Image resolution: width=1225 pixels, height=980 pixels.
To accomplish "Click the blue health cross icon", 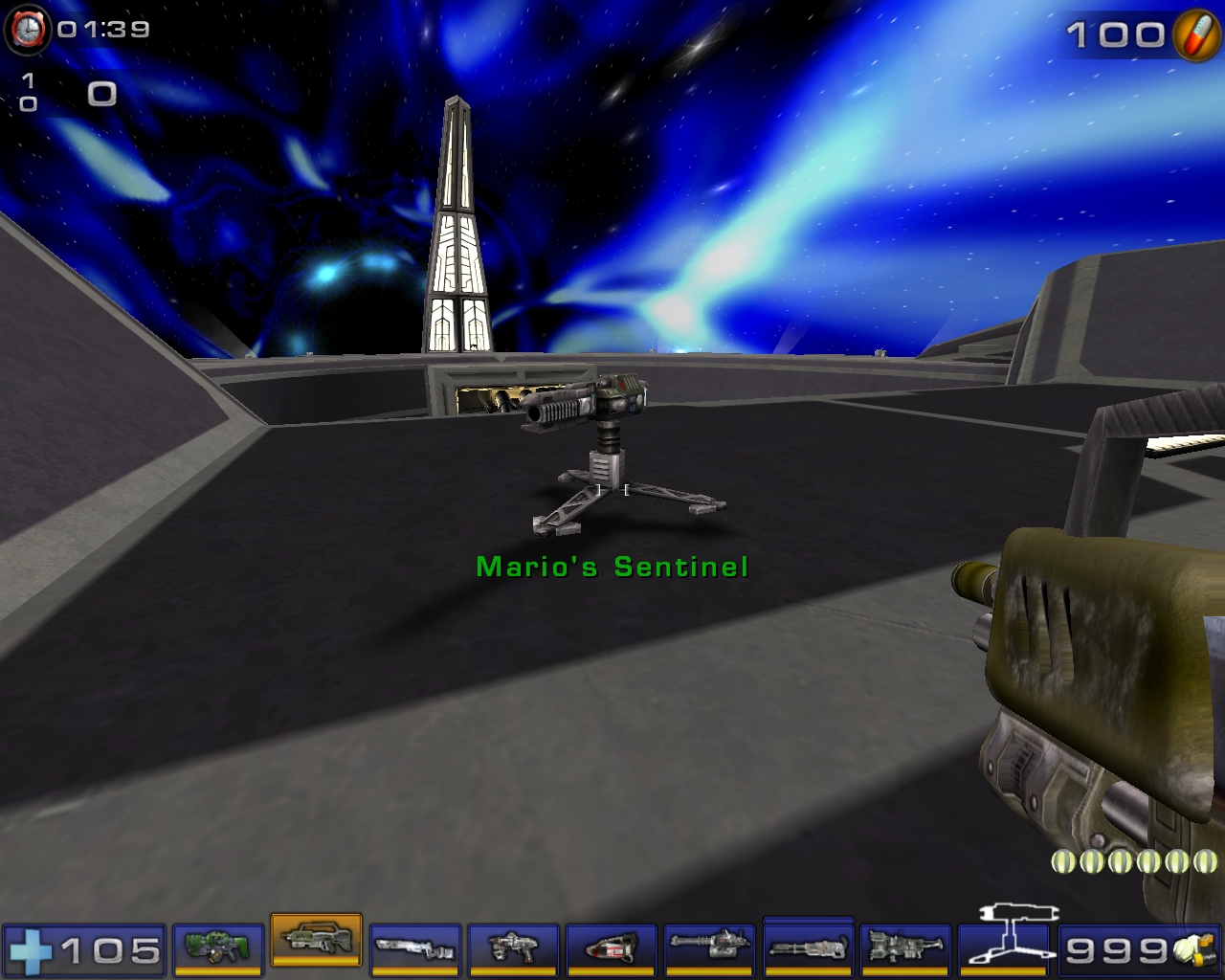I will coord(33,952).
